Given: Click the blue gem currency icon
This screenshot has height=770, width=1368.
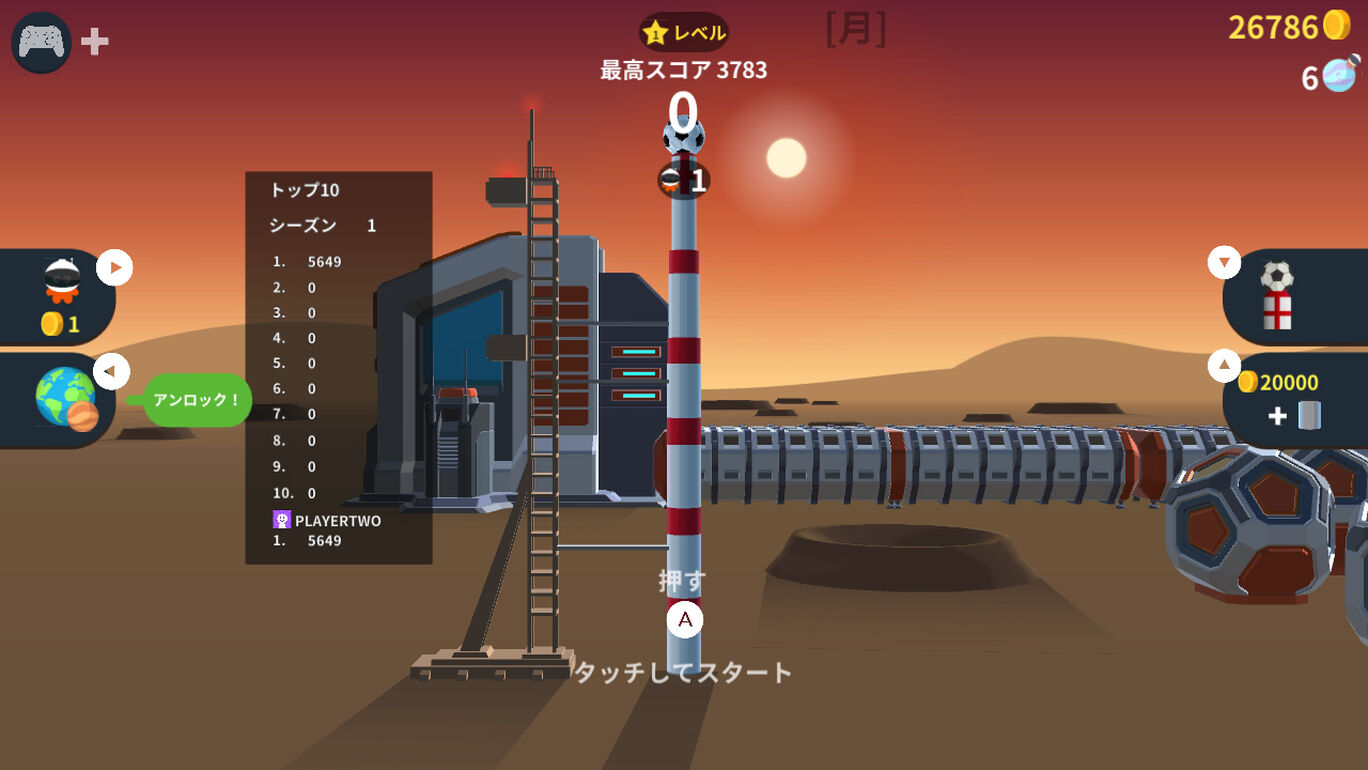Looking at the screenshot, I should pos(1340,75).
